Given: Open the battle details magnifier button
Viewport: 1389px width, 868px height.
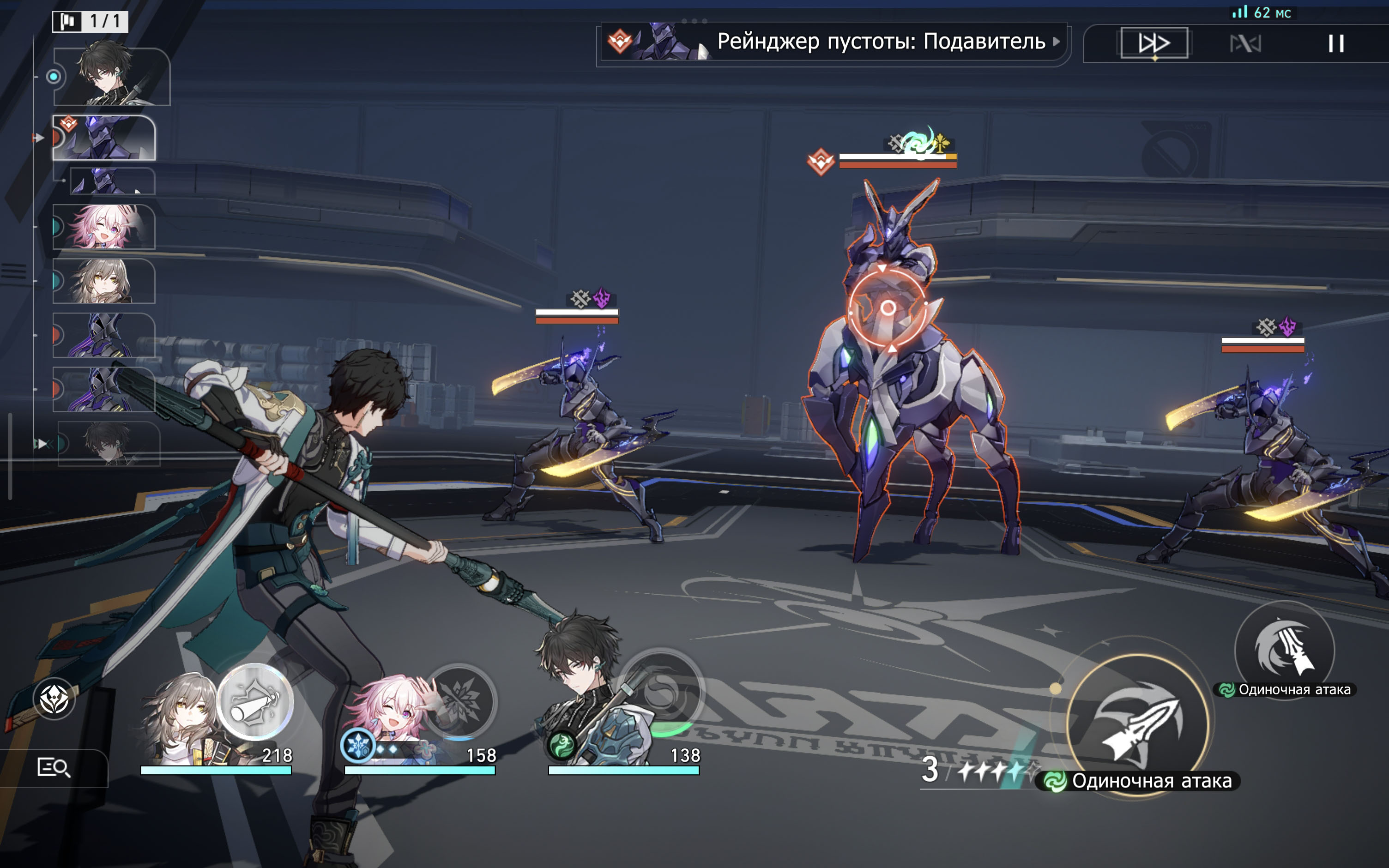Looking at the screenshot, I should (54, 767).
